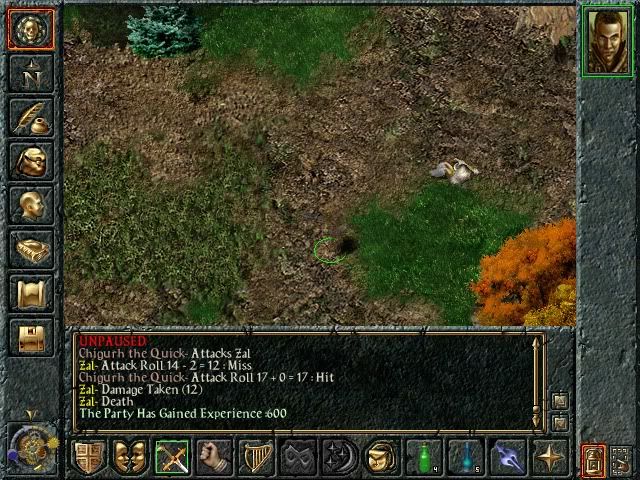
Task: Select the fist attack slot
Action: pyautogui.click(x=214, y=457)
